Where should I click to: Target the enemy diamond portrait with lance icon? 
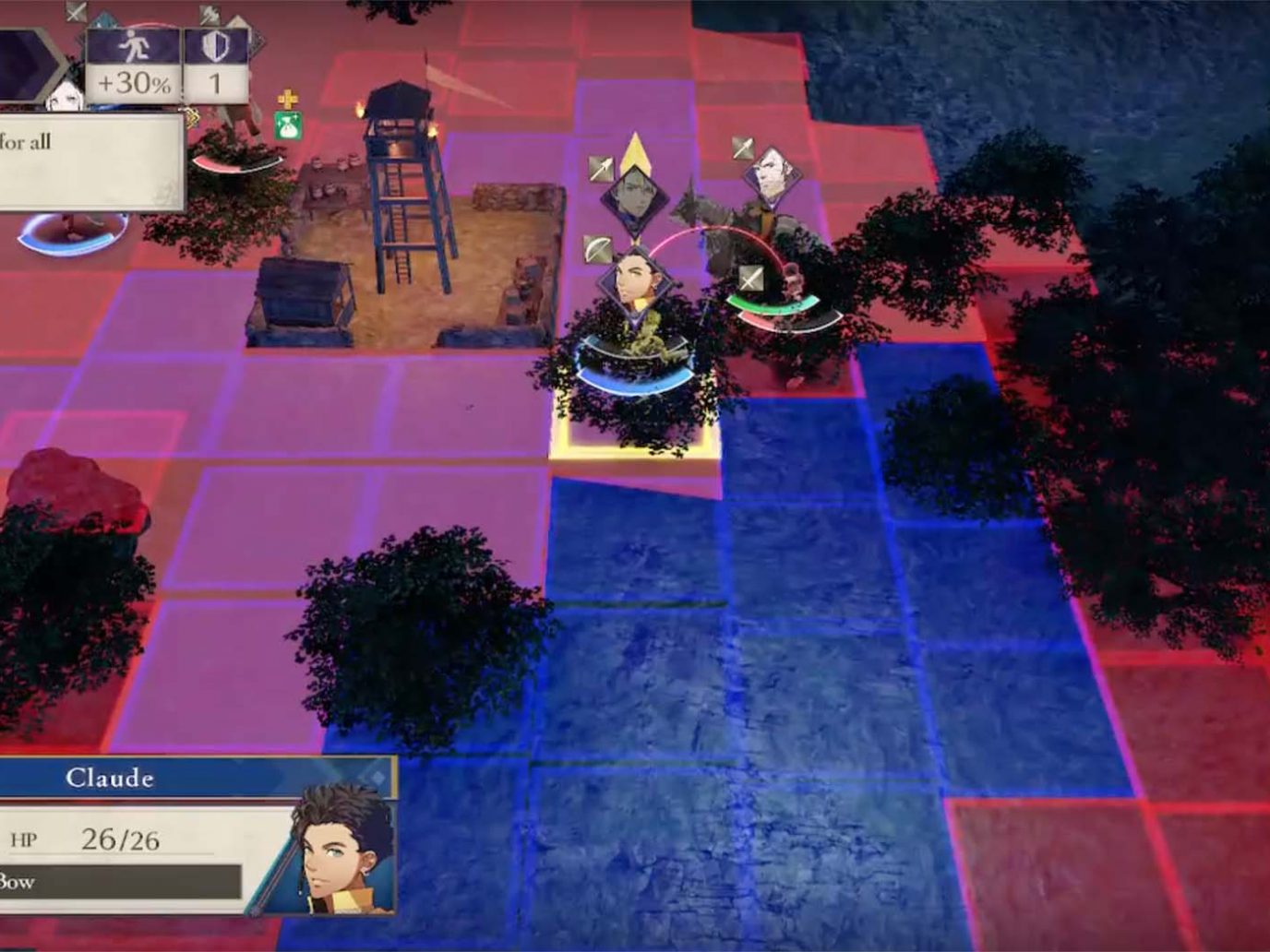pyautogui.click(x=769, y=173)
